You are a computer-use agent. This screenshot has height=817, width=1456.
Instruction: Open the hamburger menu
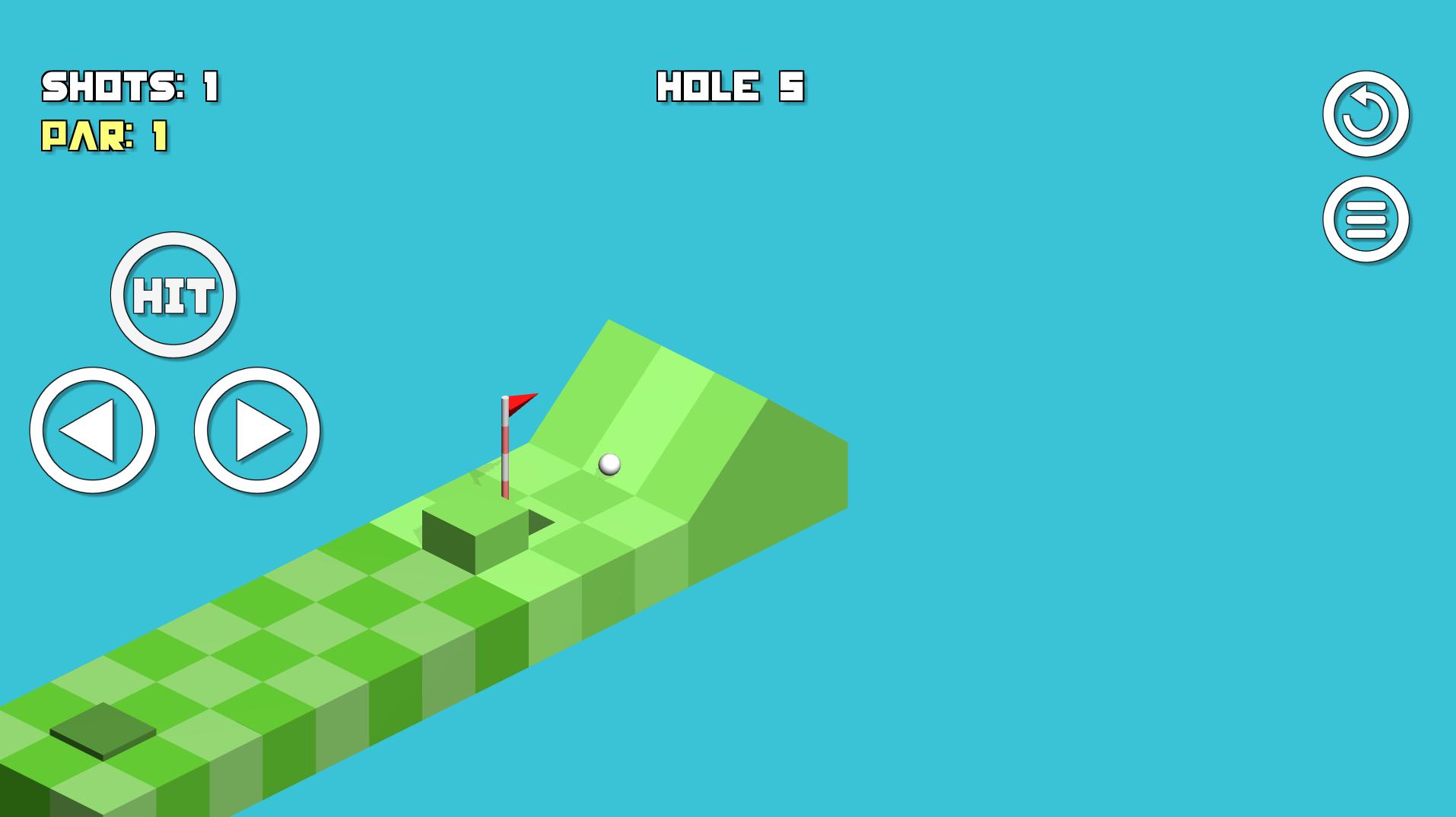click(1365, 221)
